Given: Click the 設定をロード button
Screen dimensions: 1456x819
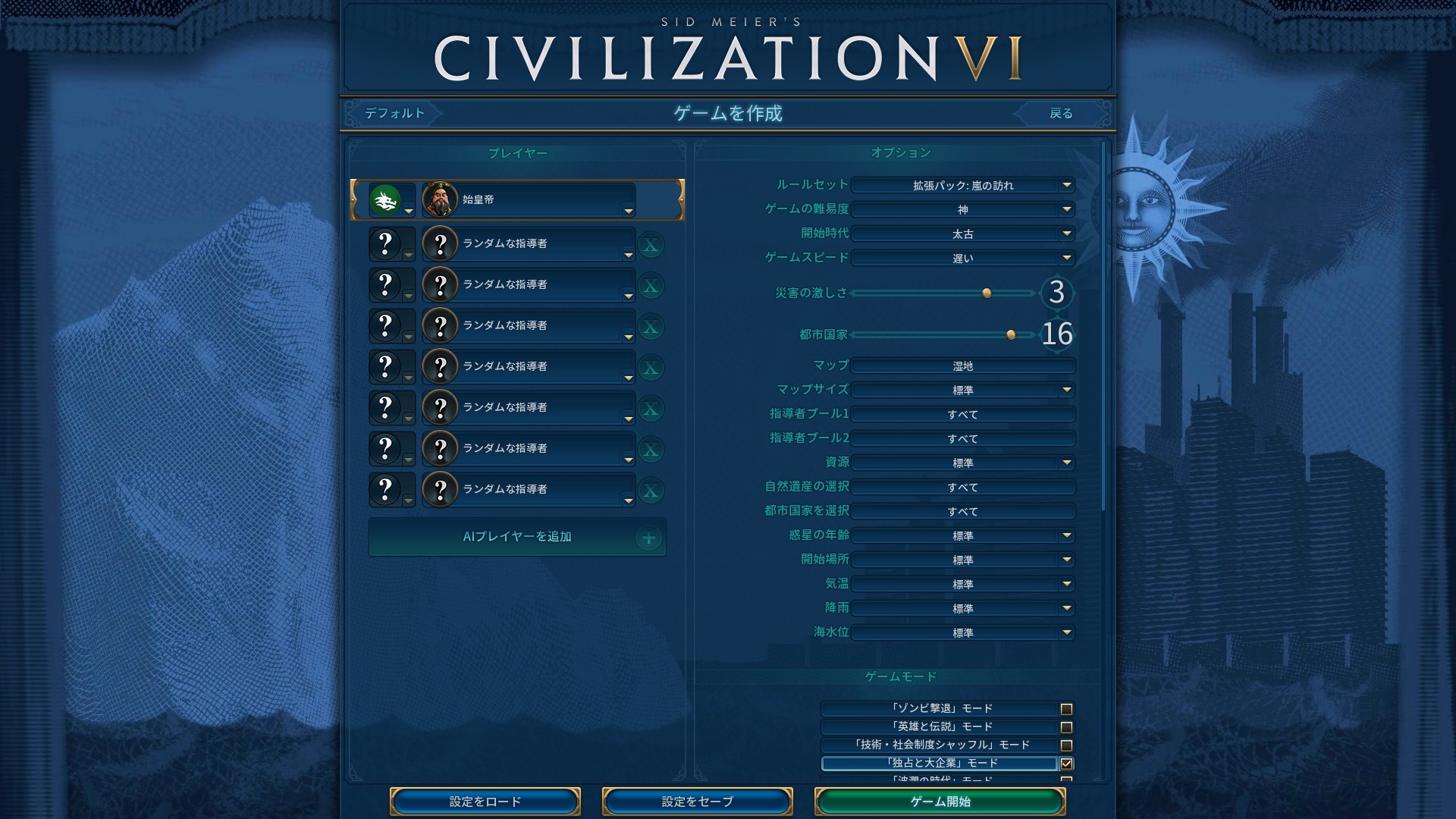Looking at the screenshot, I should point(485,801).
